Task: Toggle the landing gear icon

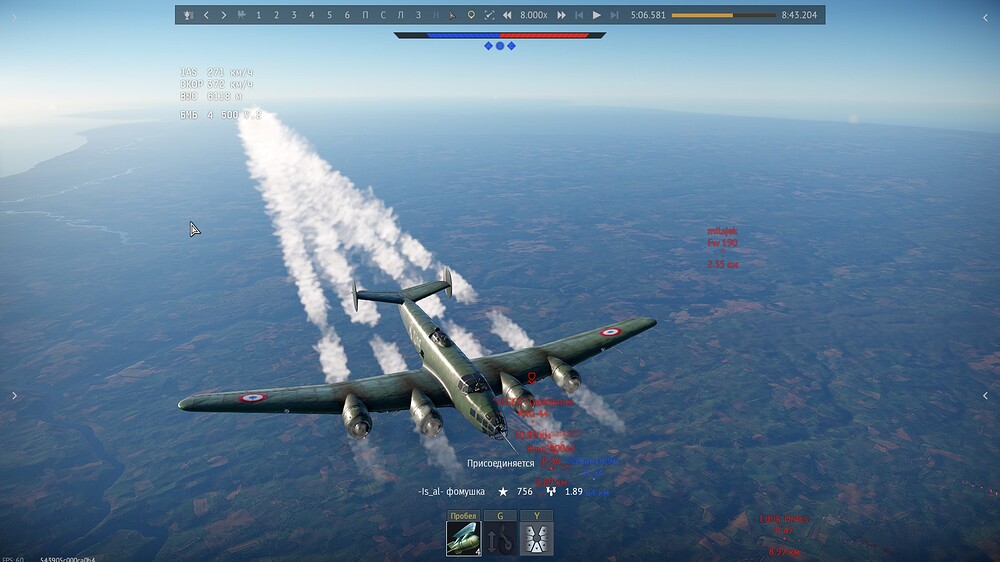Action: click(x=500, y=539)
